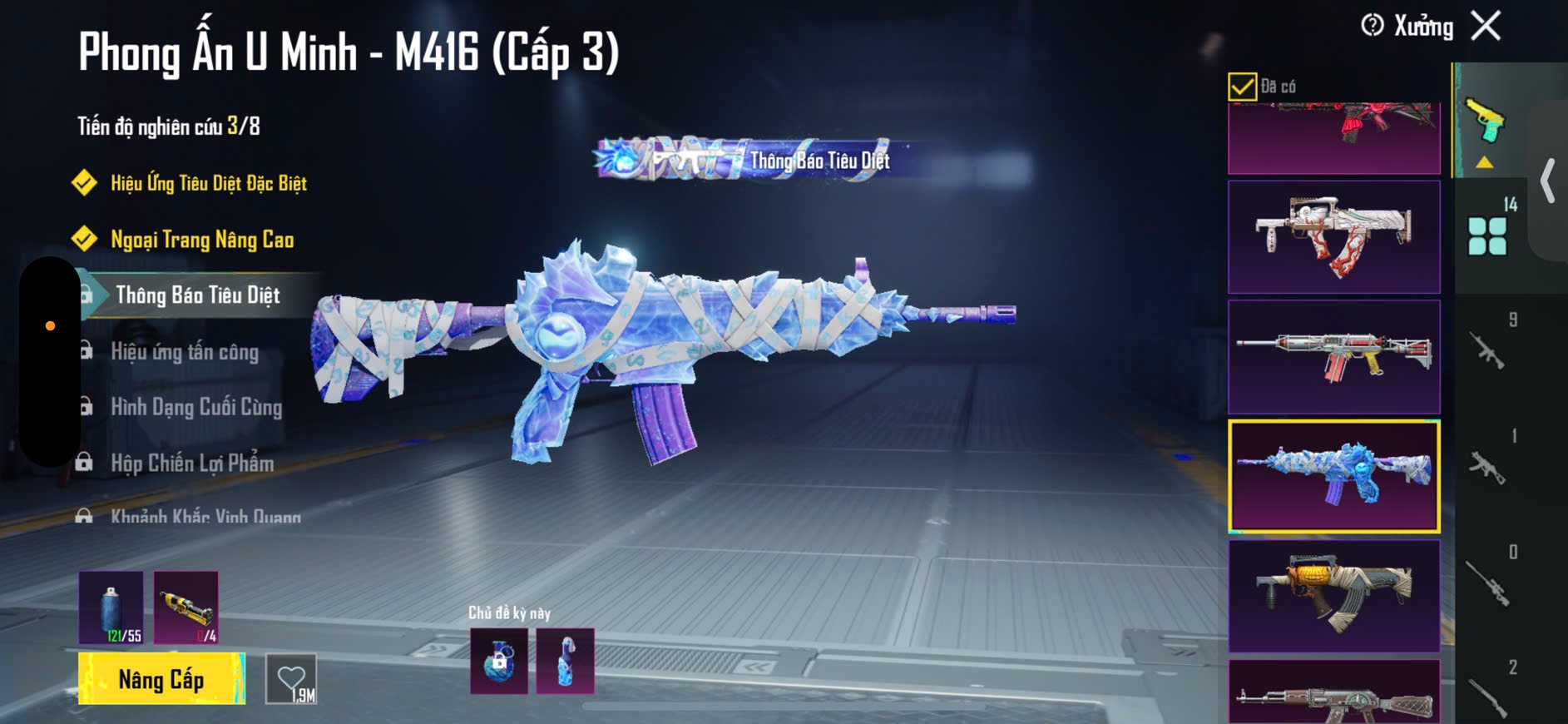The image size is (1568, 724).
Task: Select the locked Hộp Chiến Lợi Phẩm entry
Action: click(192, 464)
